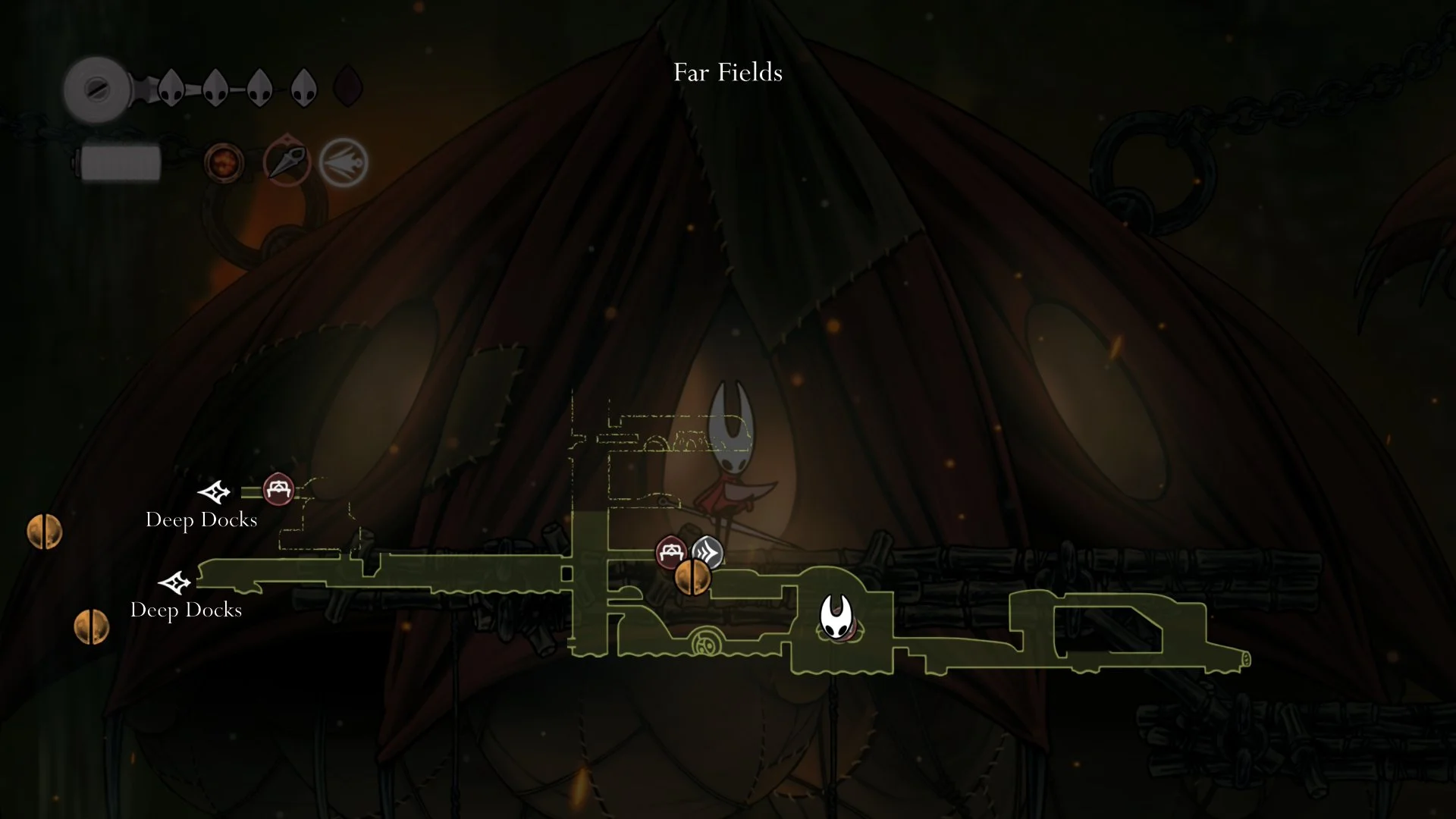1456x819 pixels.
Task: Follow the Deep Docks arrow on the long corridor
Action: click(x=174, y=582)
